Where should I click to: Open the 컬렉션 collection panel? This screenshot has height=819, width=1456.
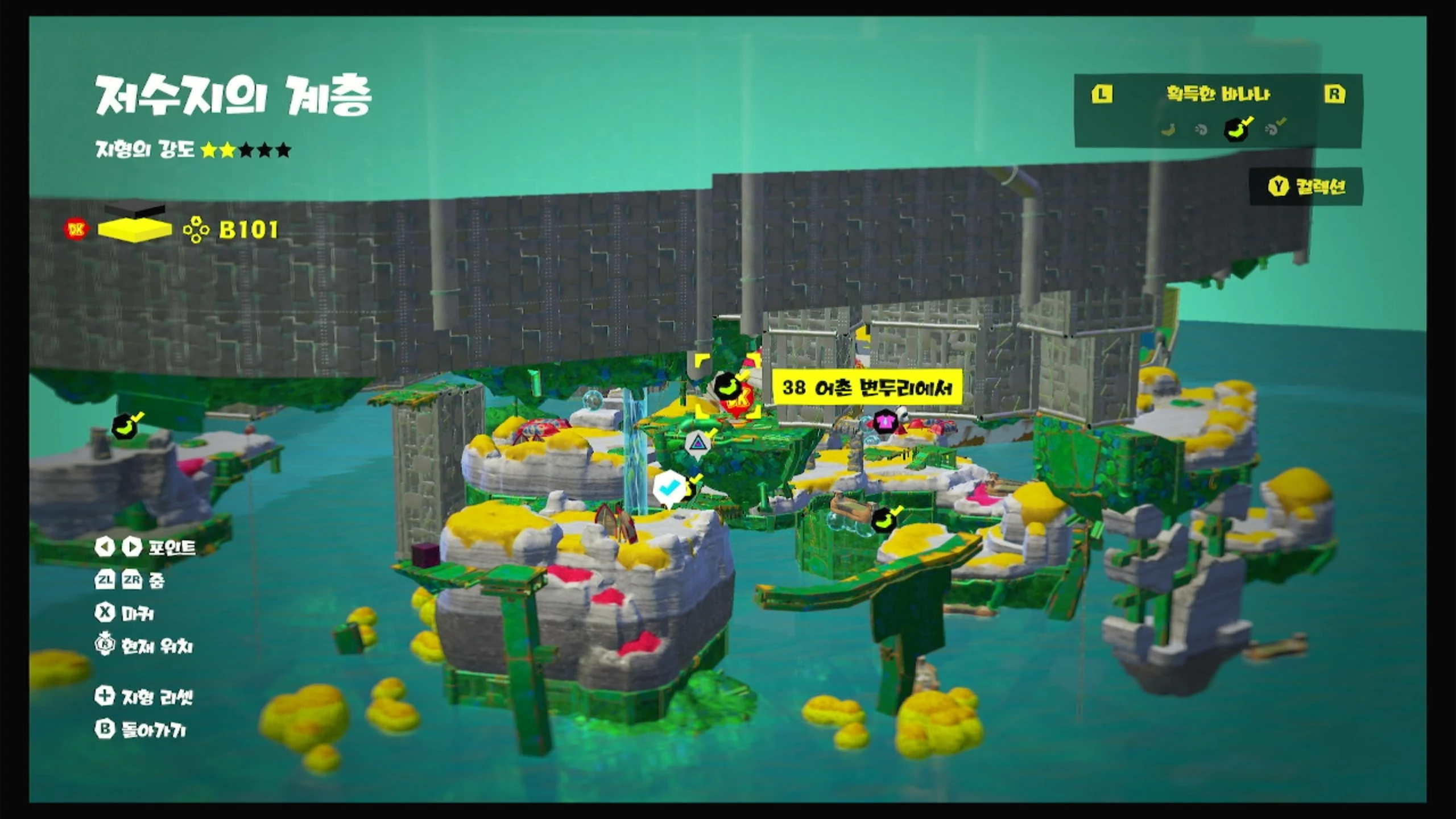click(1306, 187)
